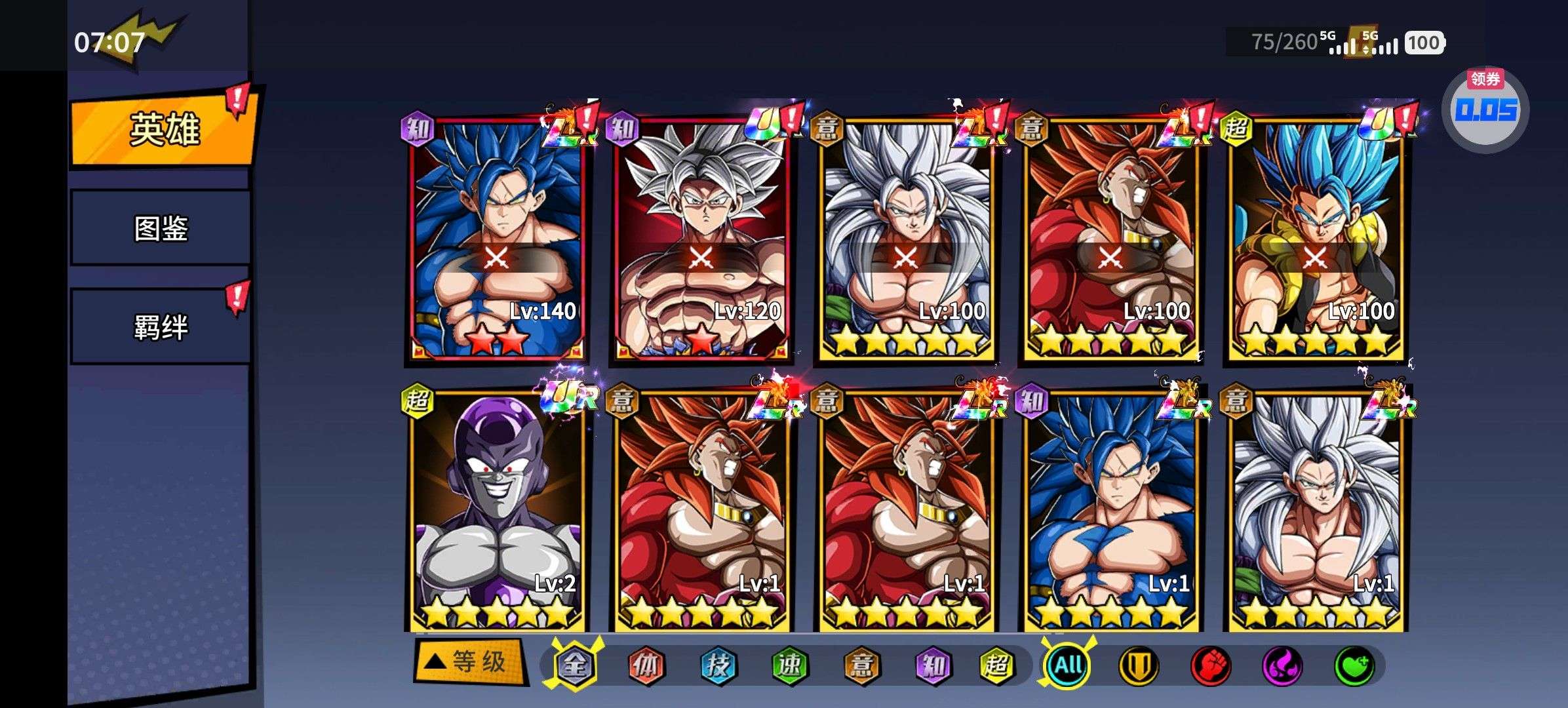Viewport: 1568px width, 708px height.
Task: Open the 领券 coupon bubble
Action: pyautogui.click(x=1485, y=109)
